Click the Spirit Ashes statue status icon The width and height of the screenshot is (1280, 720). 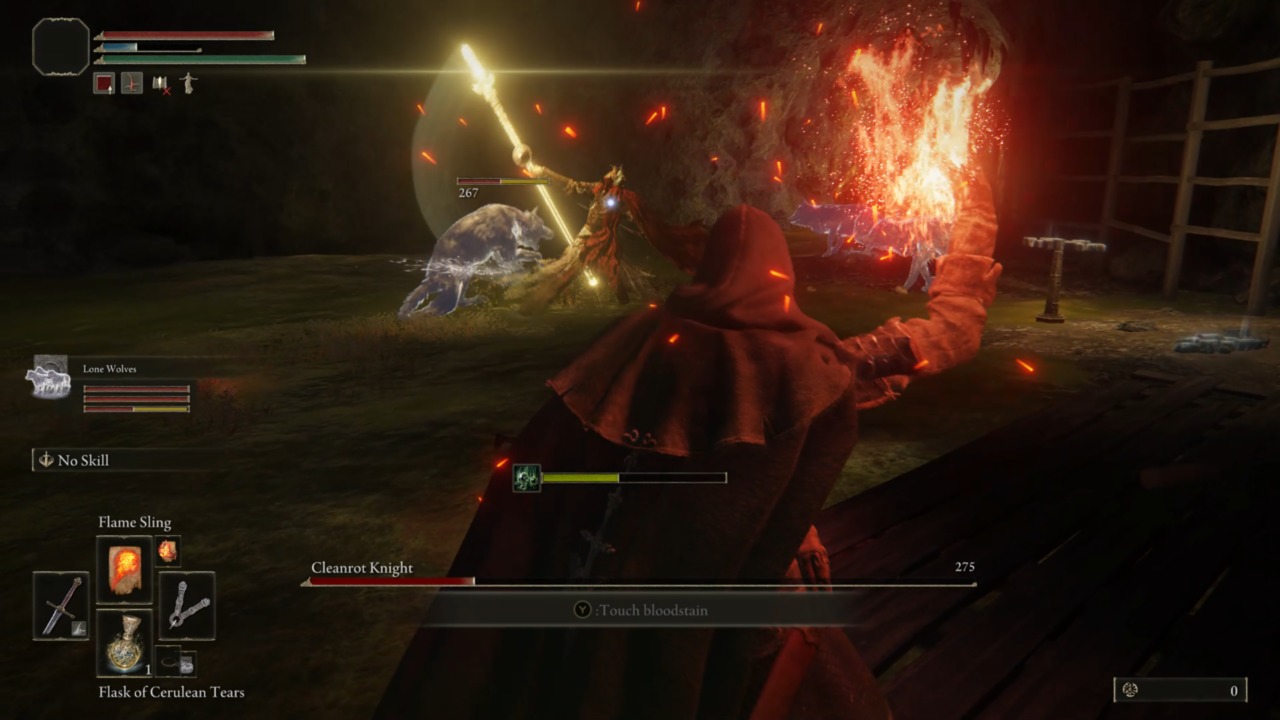[x=189, y=83]
